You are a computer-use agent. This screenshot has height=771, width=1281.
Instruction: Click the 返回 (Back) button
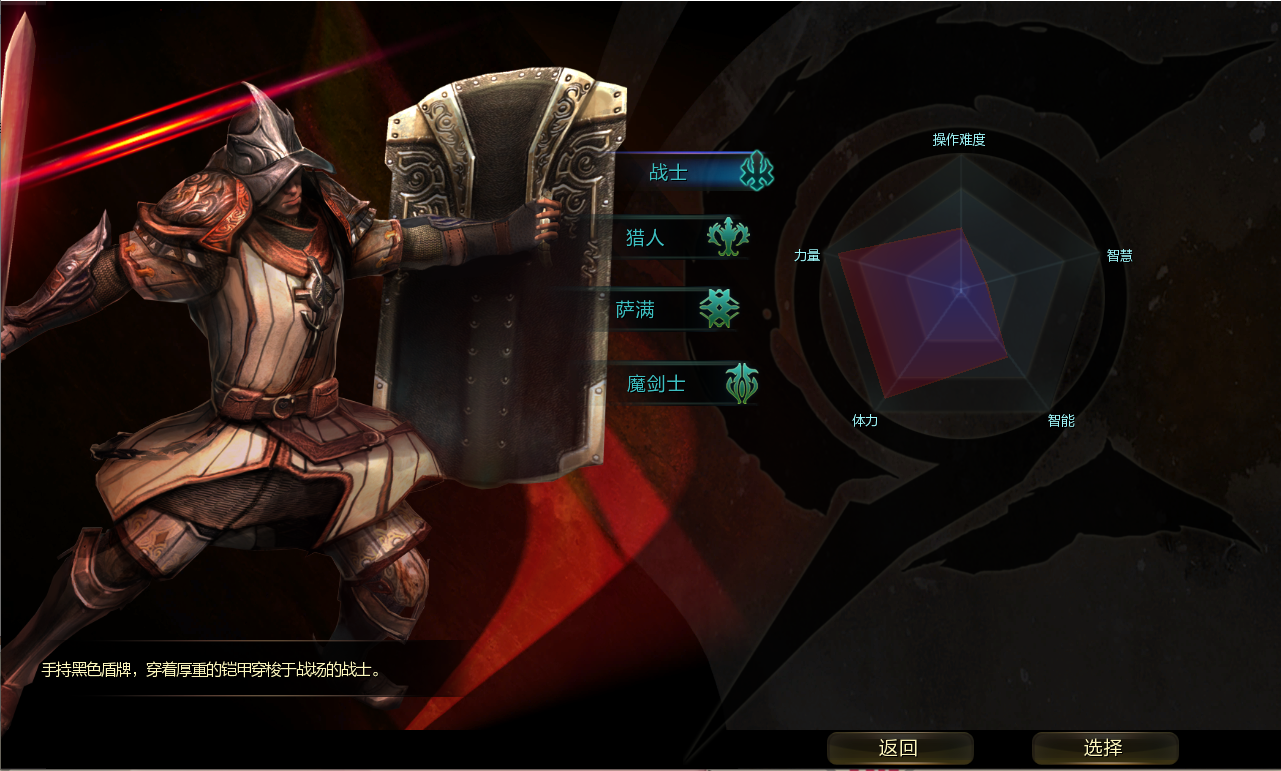pos(899,748)
